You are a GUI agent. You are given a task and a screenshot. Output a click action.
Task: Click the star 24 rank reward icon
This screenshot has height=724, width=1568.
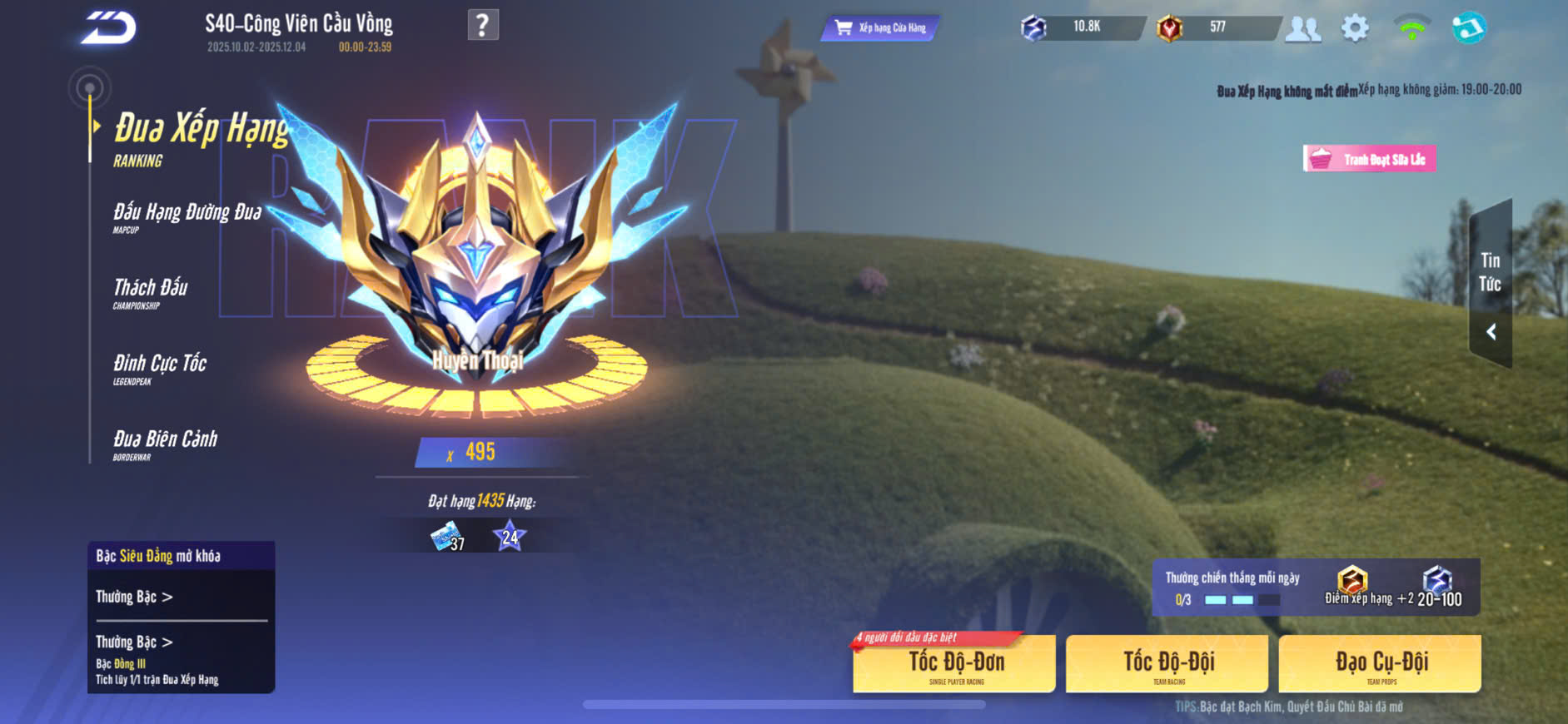(509, 537)
